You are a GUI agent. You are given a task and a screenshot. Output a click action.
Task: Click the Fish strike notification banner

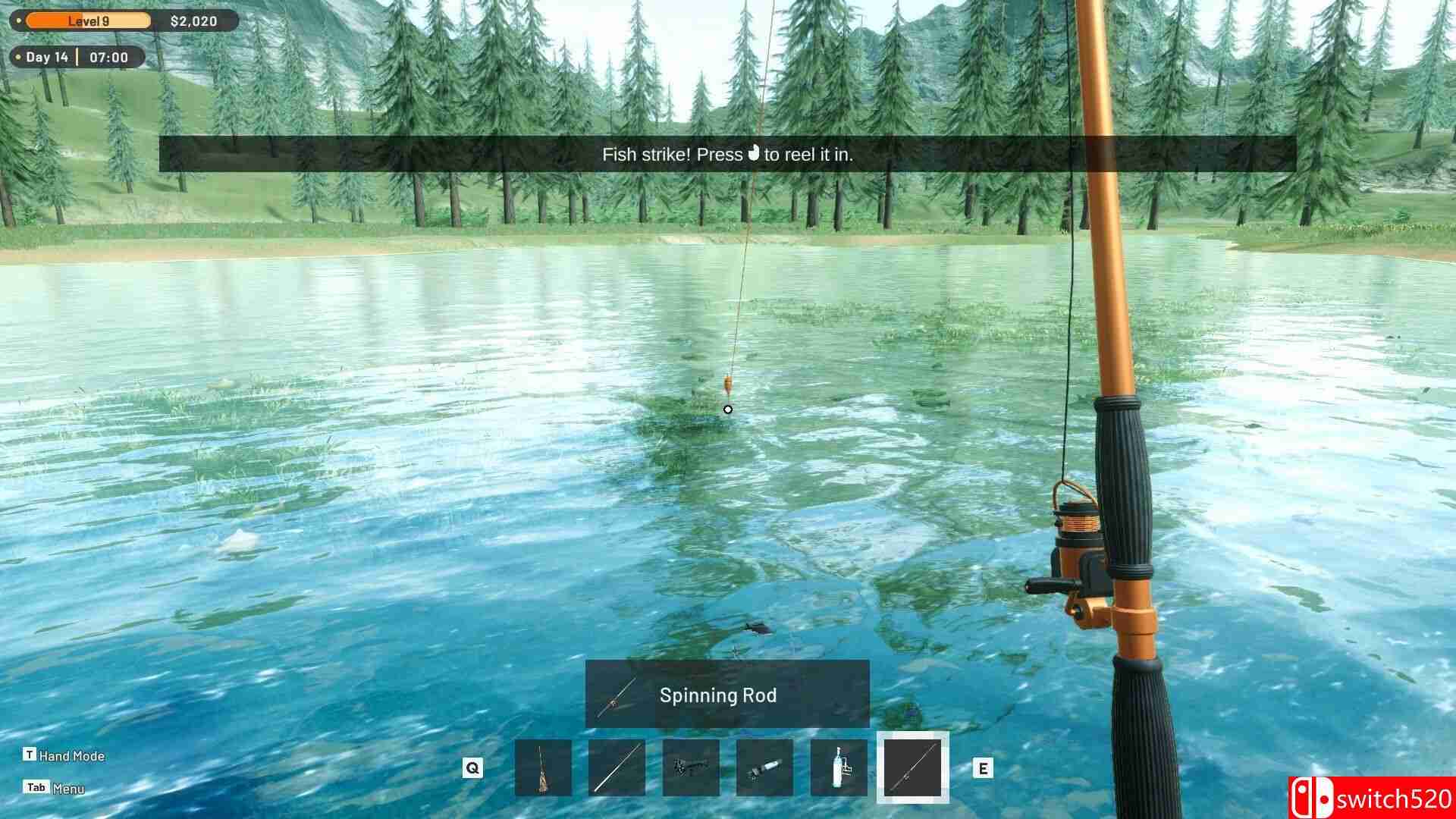coord(728,154)
